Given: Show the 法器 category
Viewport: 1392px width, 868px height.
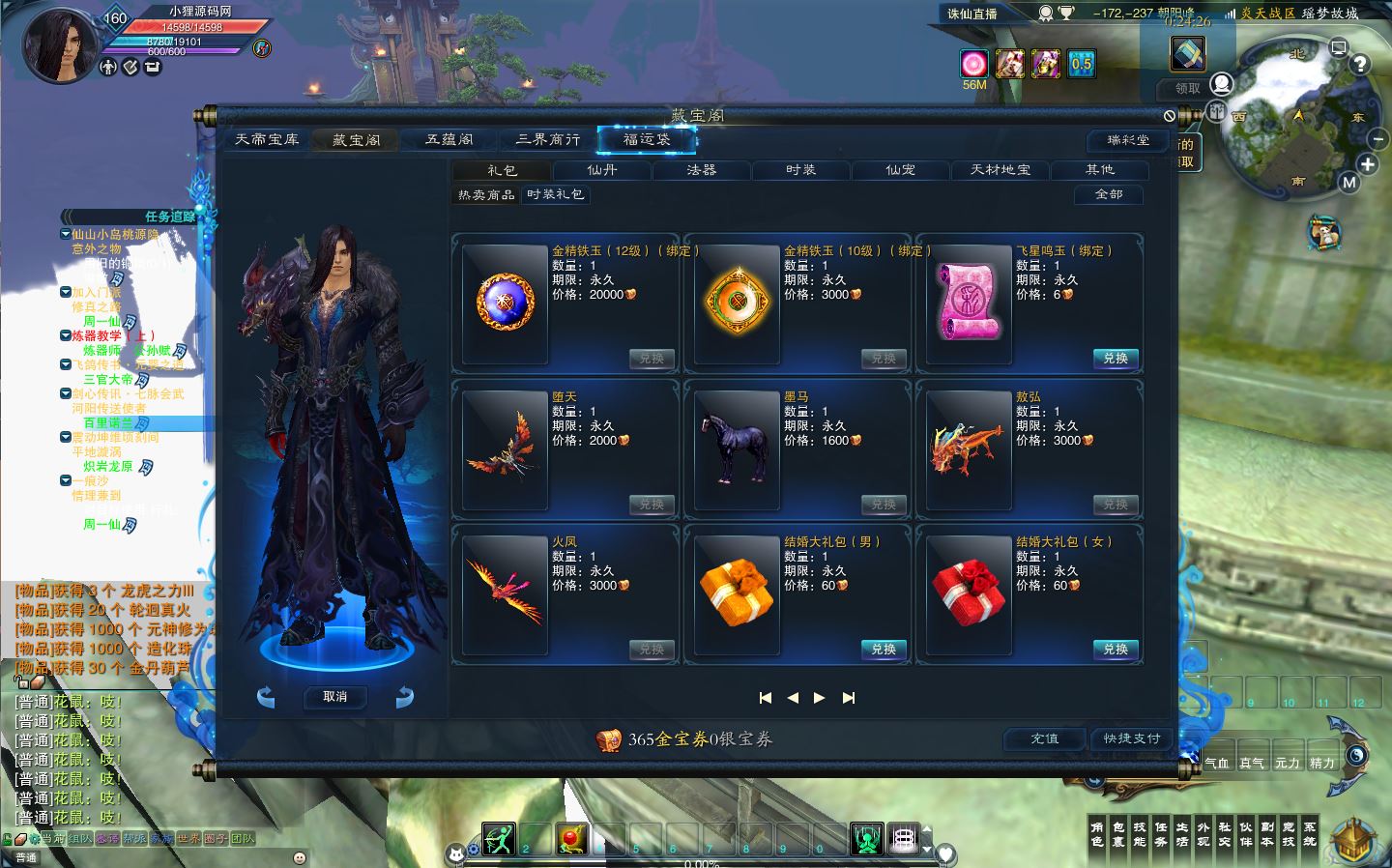Looking at the screenshot, I should 701,170.
